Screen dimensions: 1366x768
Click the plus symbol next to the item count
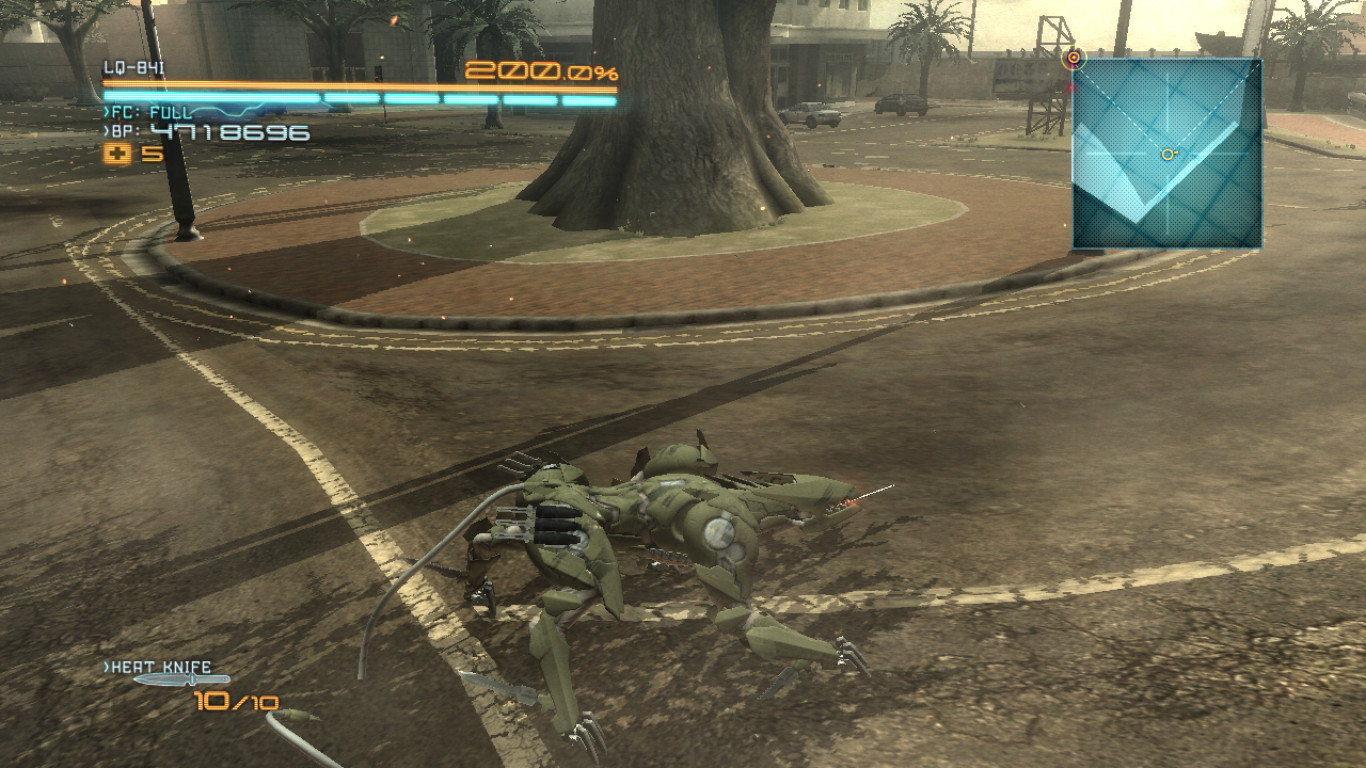point(115,153)
